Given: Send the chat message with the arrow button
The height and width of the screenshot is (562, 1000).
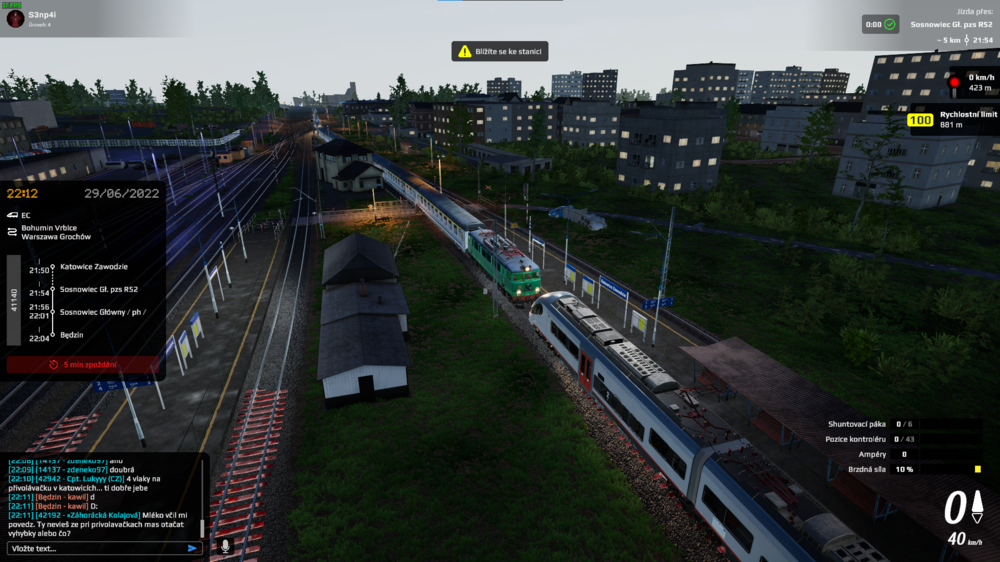Looking at the screenshot, I should 192,548.
